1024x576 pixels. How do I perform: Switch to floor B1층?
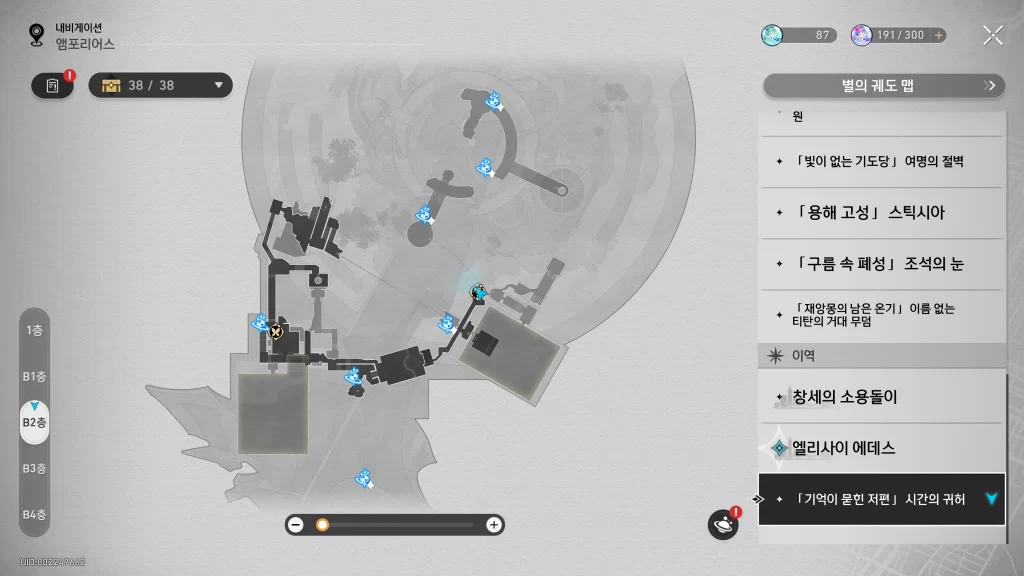[x=34, y=376]
